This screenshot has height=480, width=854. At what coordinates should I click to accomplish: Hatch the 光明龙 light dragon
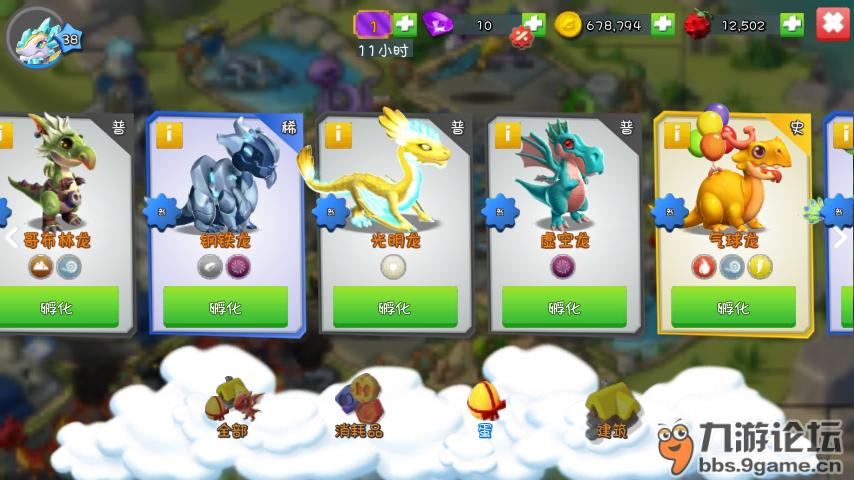(x=394, y=307)
